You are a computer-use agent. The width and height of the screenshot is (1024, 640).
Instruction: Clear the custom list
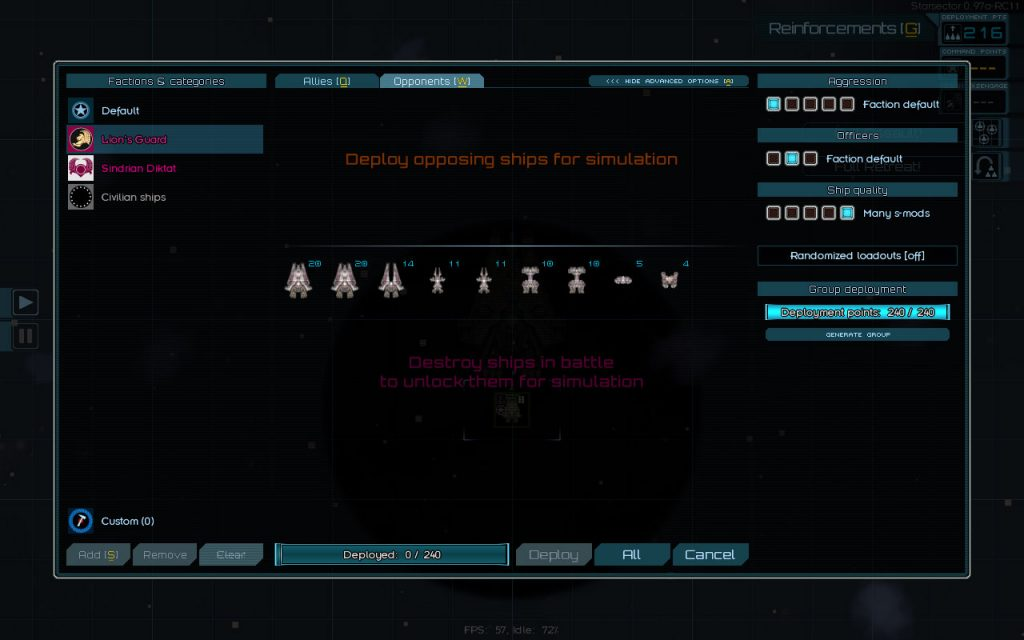230,555
